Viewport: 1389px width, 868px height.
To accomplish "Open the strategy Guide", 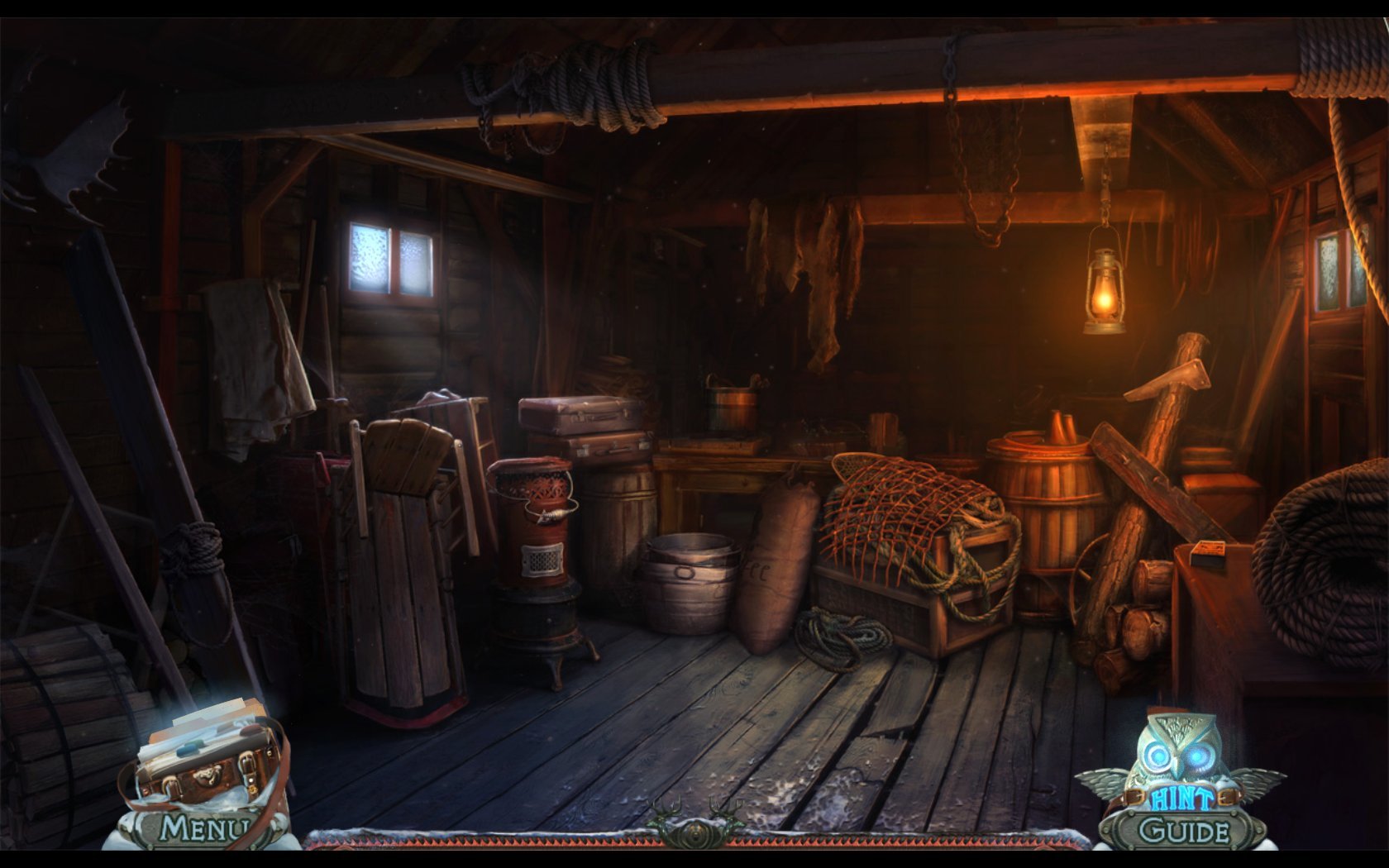I will coord(1182,831).
